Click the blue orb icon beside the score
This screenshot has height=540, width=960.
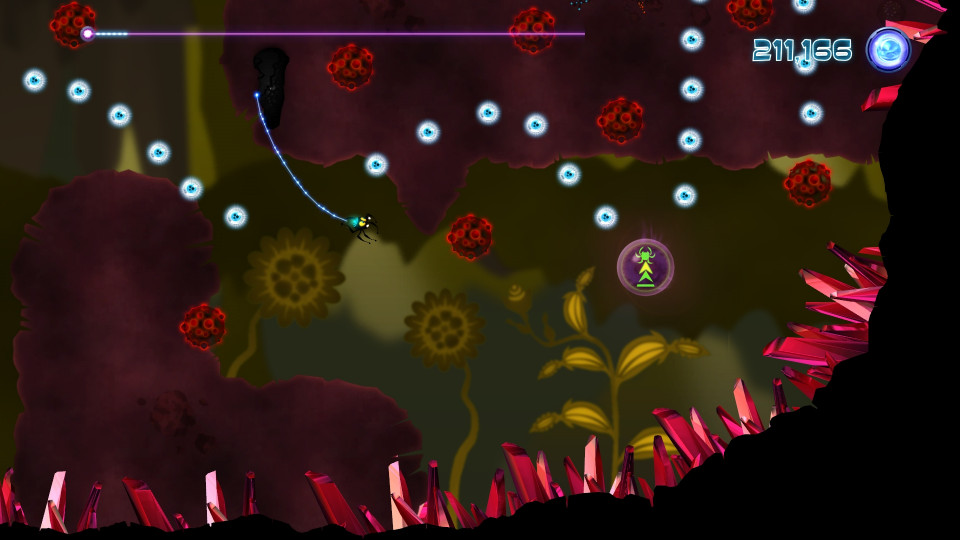(x=887, y=50)
